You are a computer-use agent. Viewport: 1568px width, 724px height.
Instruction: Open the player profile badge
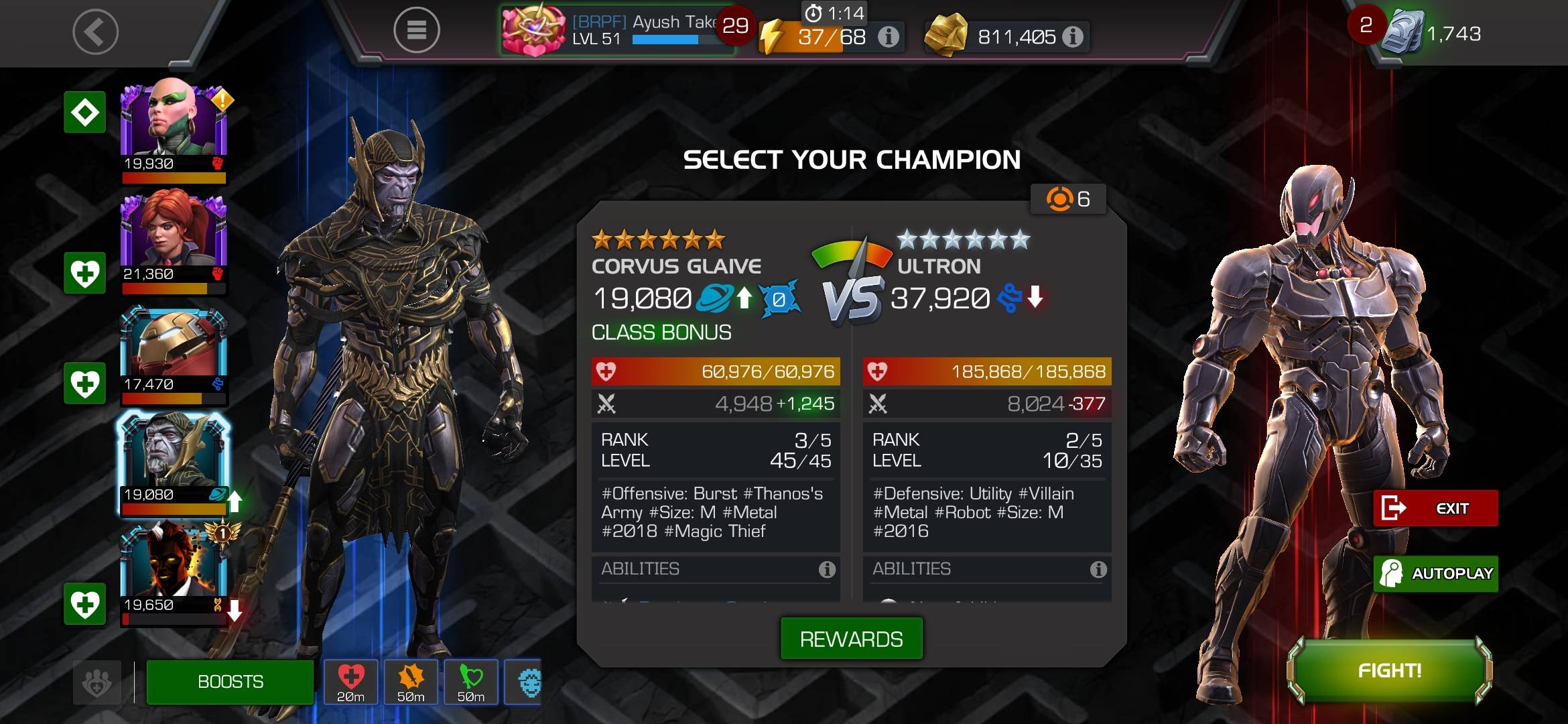click(534, 30)
